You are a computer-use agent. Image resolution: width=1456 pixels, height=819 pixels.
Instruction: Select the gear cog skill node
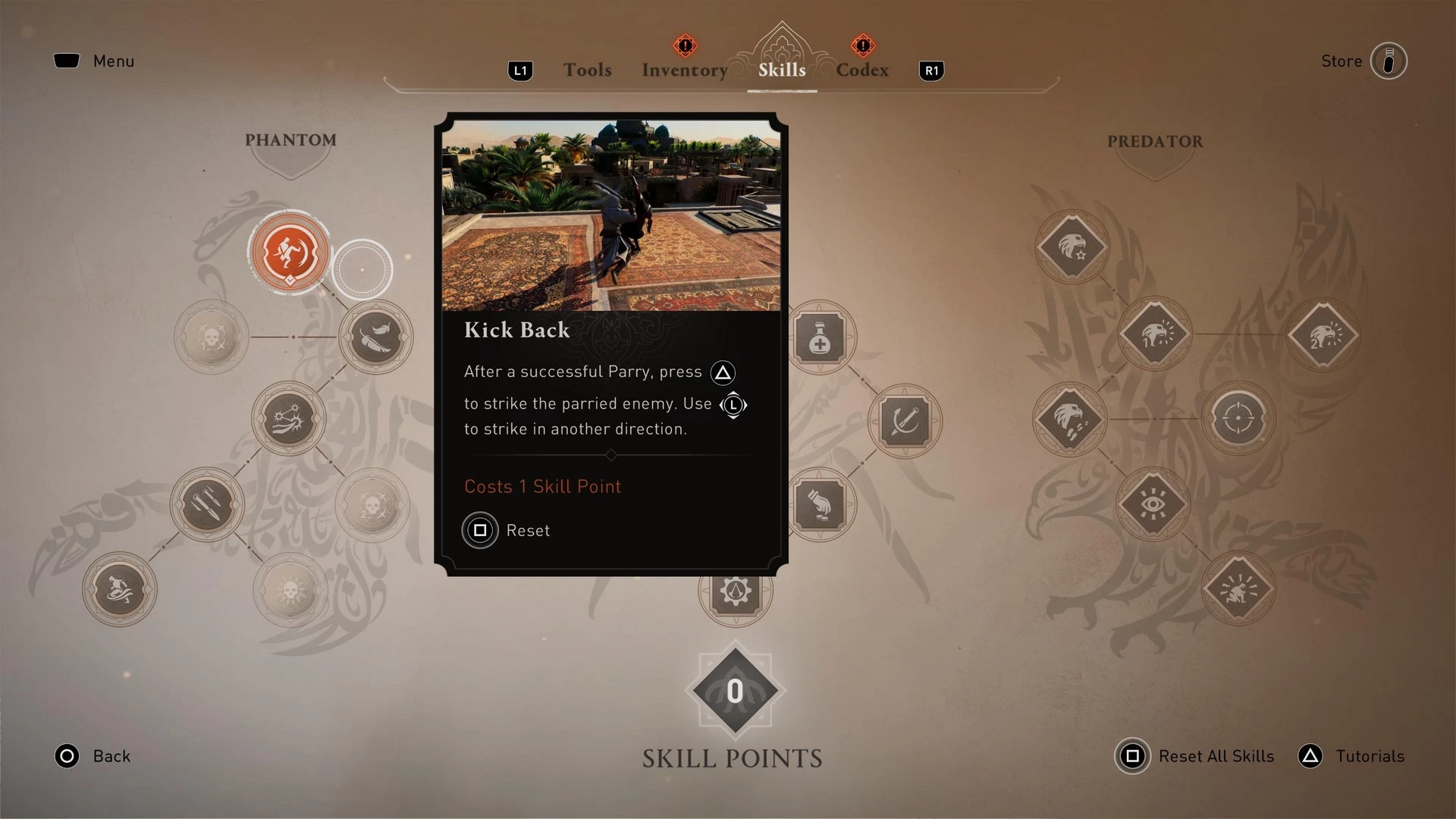[x=736, y=591]
